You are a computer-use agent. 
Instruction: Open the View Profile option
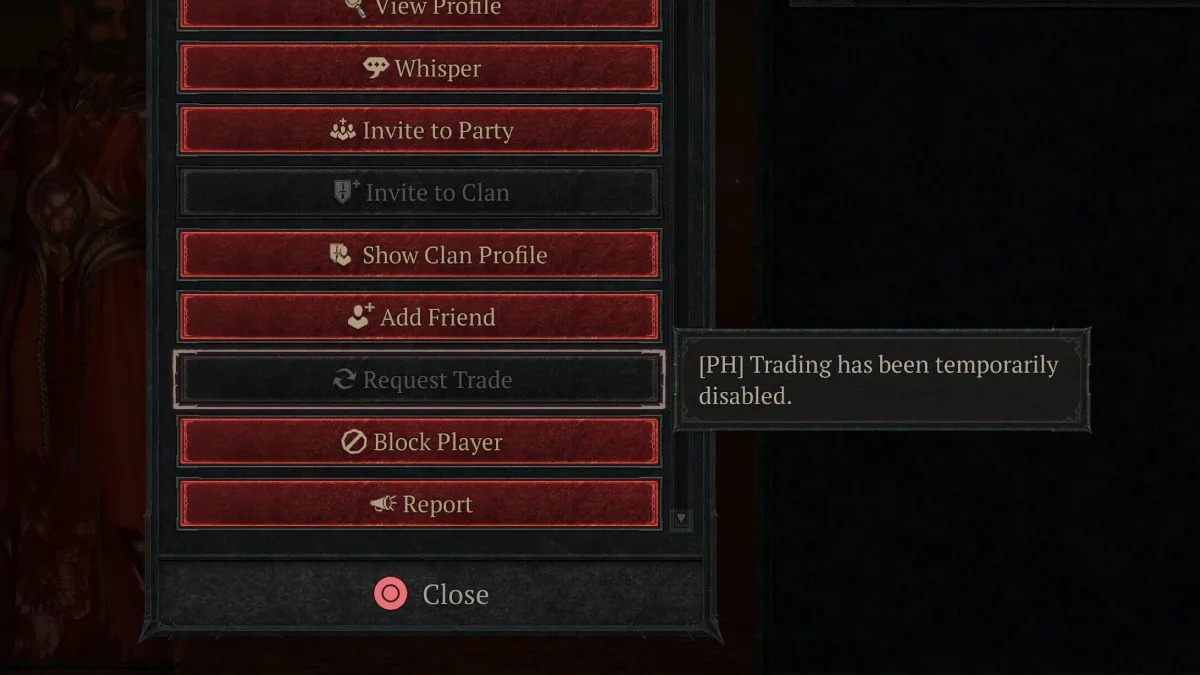419,10
